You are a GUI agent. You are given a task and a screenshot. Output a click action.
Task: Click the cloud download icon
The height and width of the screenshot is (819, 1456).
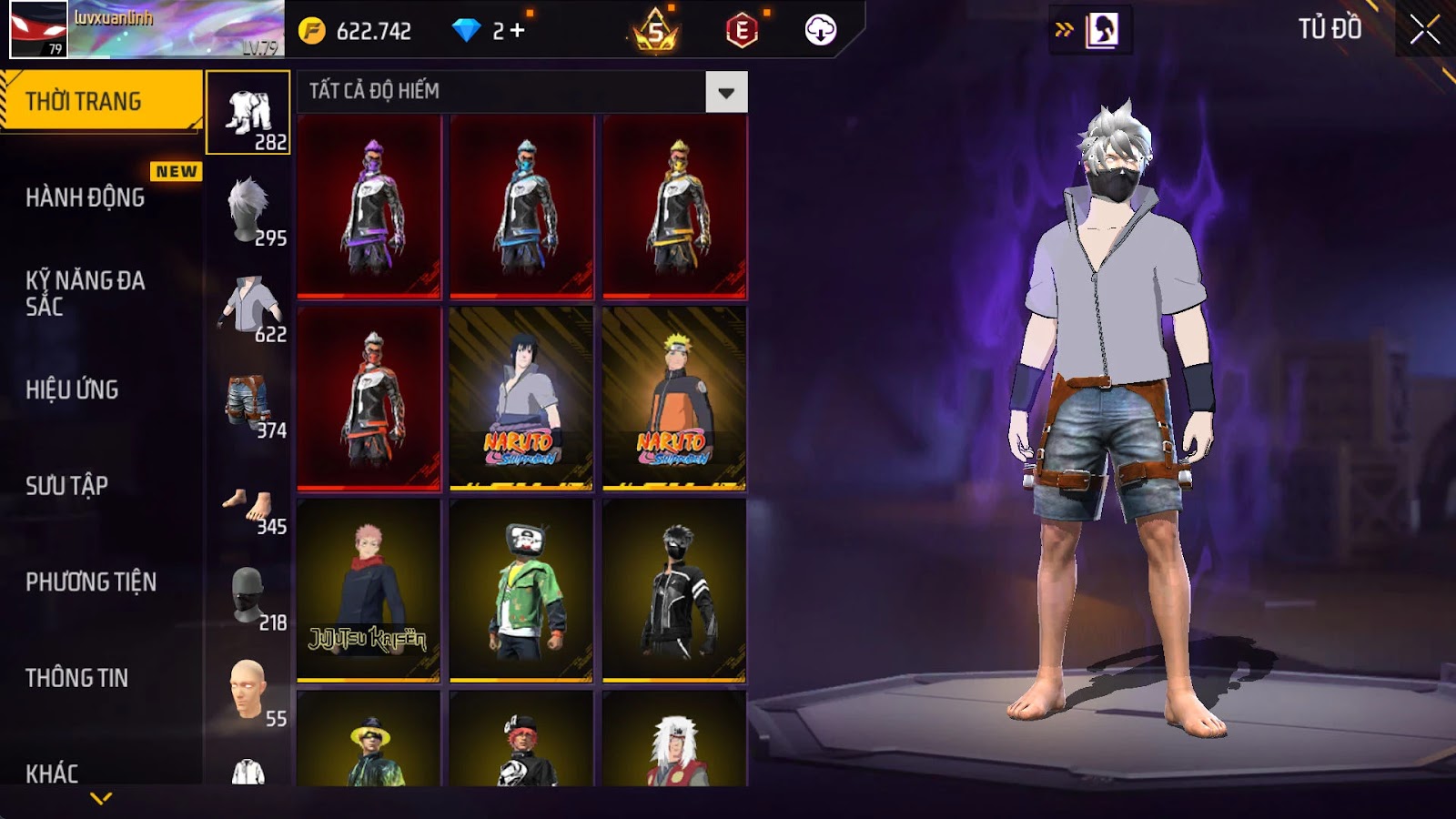pos(820,30)
